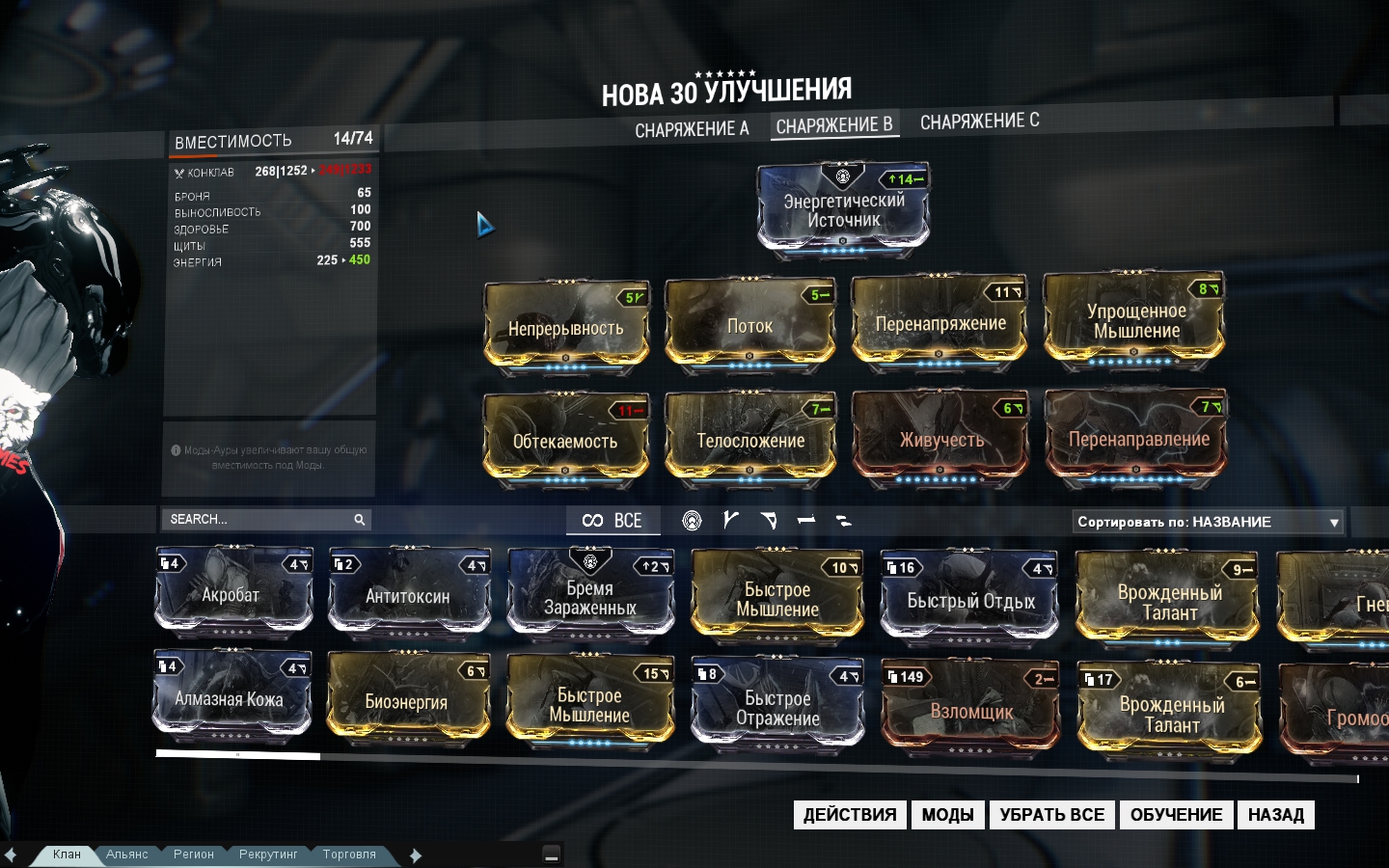The height and width of the screenshot is (868, 1389).
Task: Open the ОБУЧЕНИЕ tutorial
Action: tap(1176, 815)
